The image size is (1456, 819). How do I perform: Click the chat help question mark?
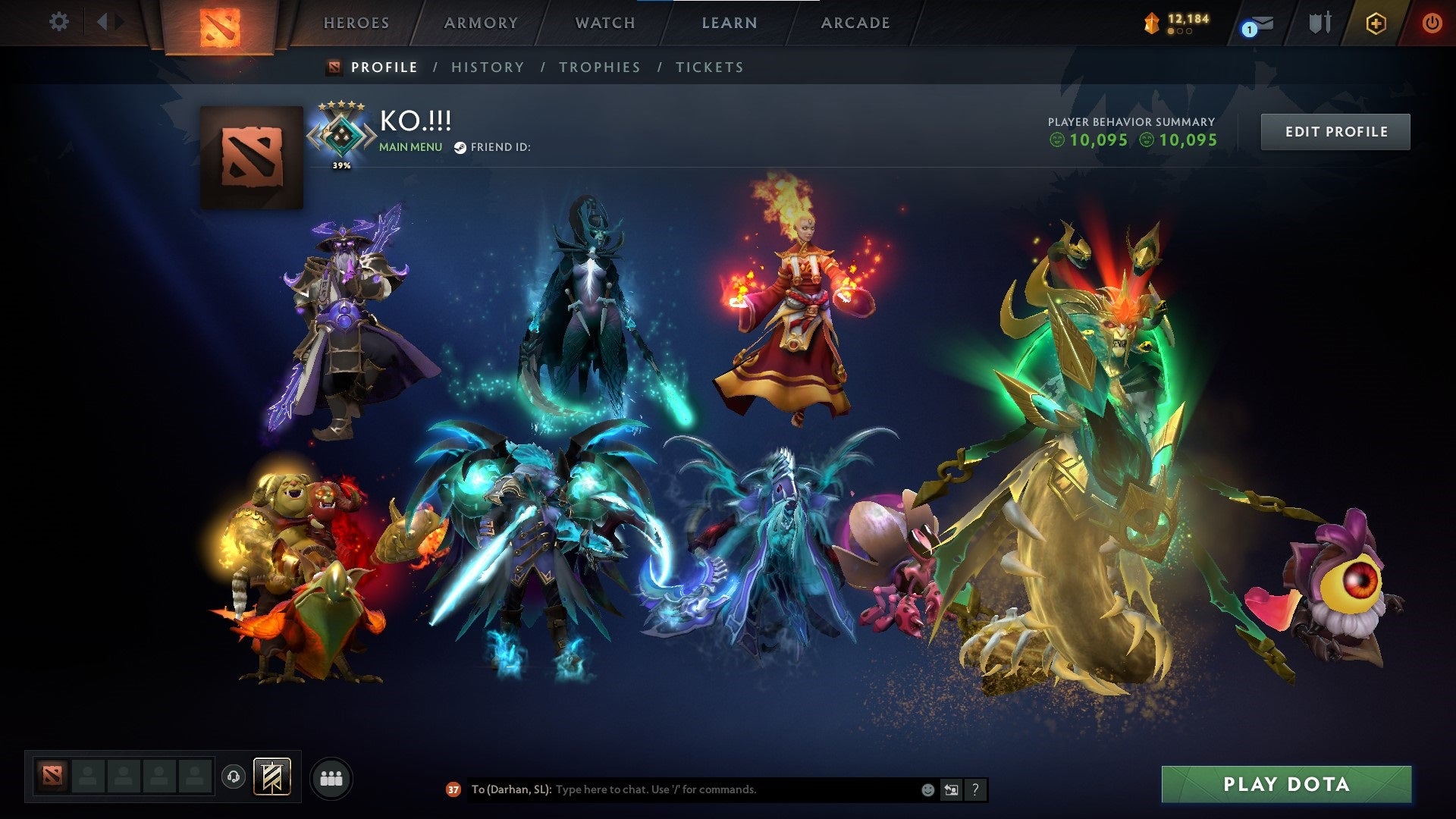click(x=975, y=789)
